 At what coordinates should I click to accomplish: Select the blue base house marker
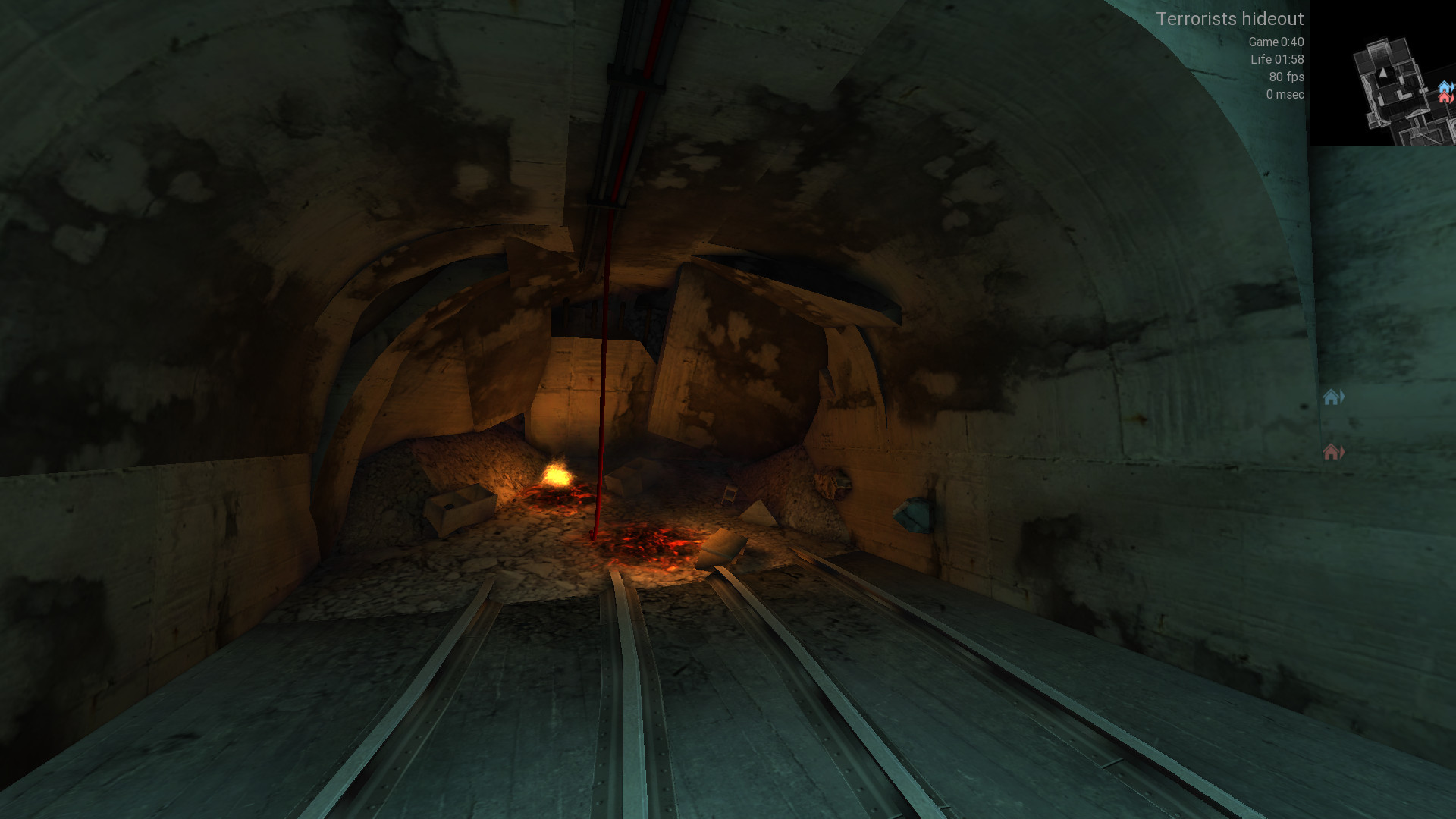(x=1332, y=397)
